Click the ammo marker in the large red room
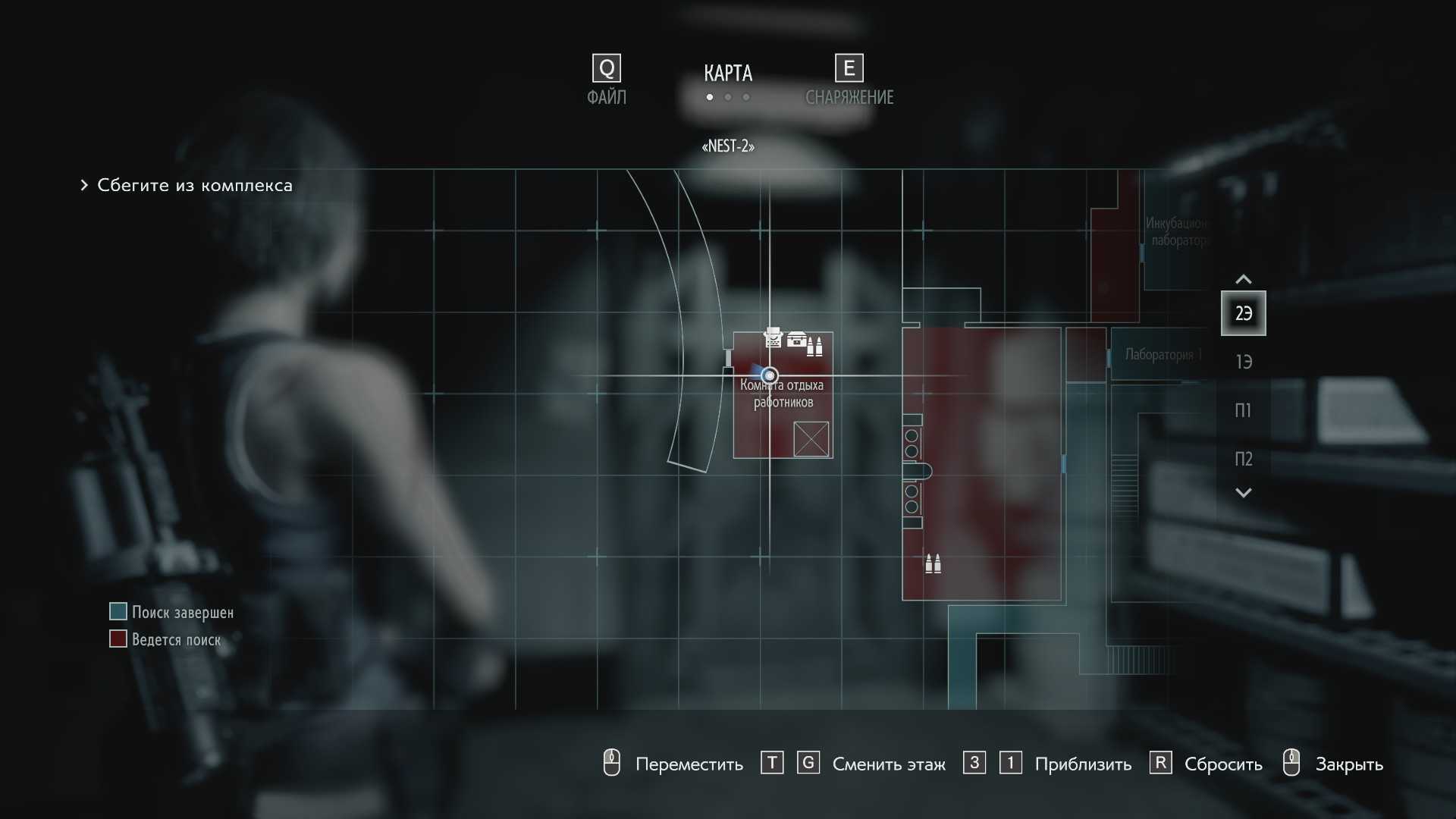1456x819 pixels. coord(933,563)
